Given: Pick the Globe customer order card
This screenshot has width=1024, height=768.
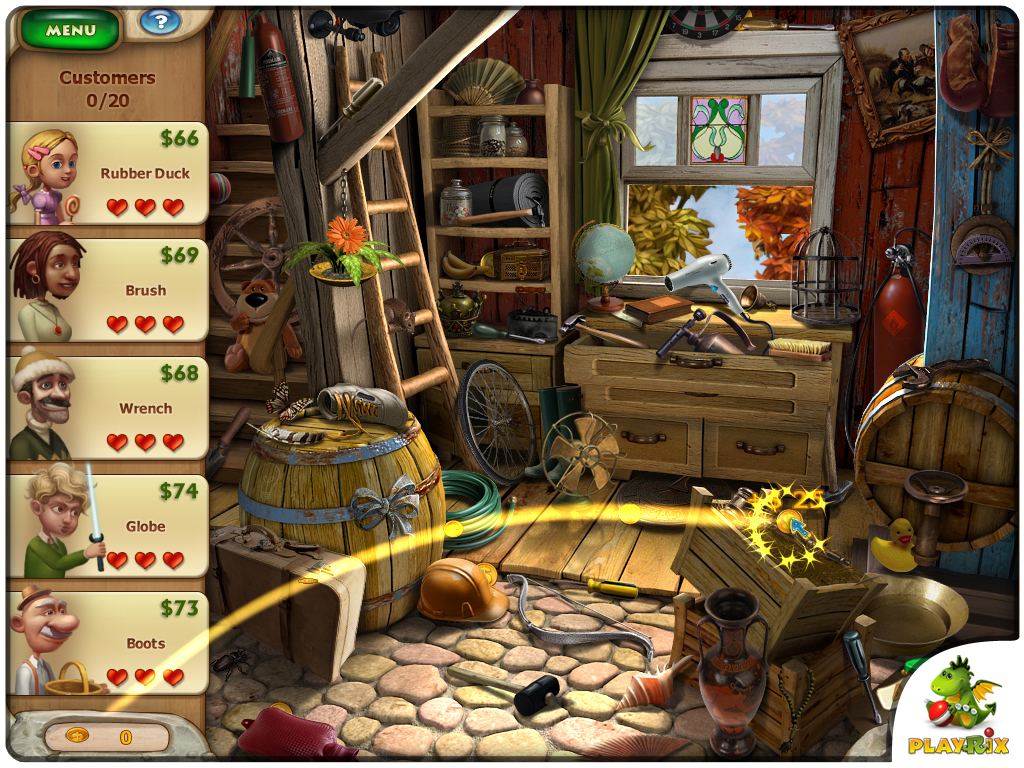Looking at the screenshot, I should [108, 526].
